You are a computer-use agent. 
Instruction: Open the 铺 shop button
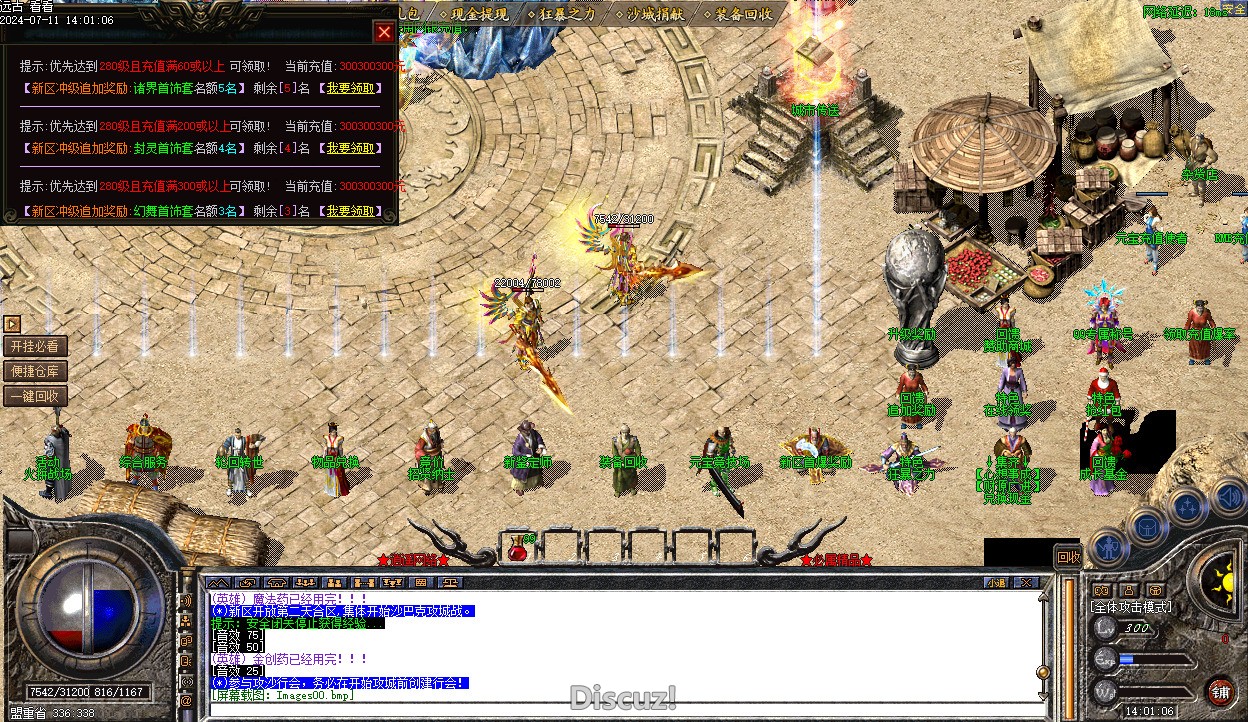[1221, 690]
